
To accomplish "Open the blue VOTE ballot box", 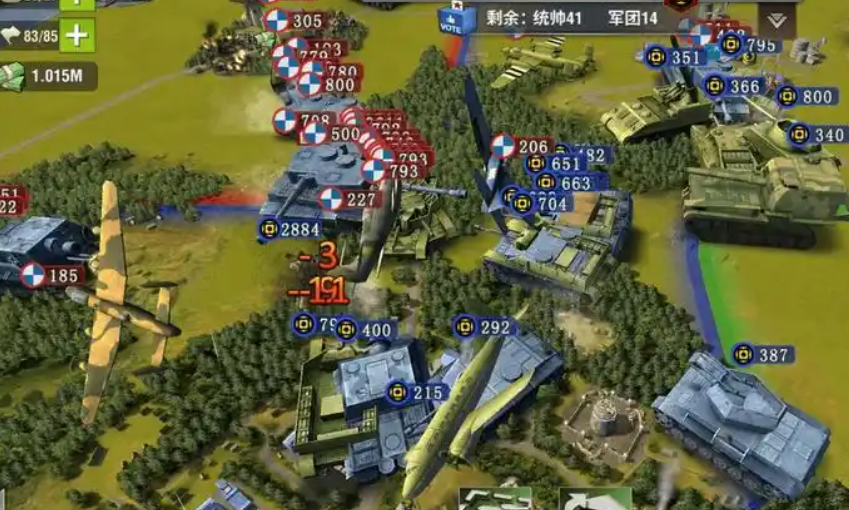I will click(453, 21).
